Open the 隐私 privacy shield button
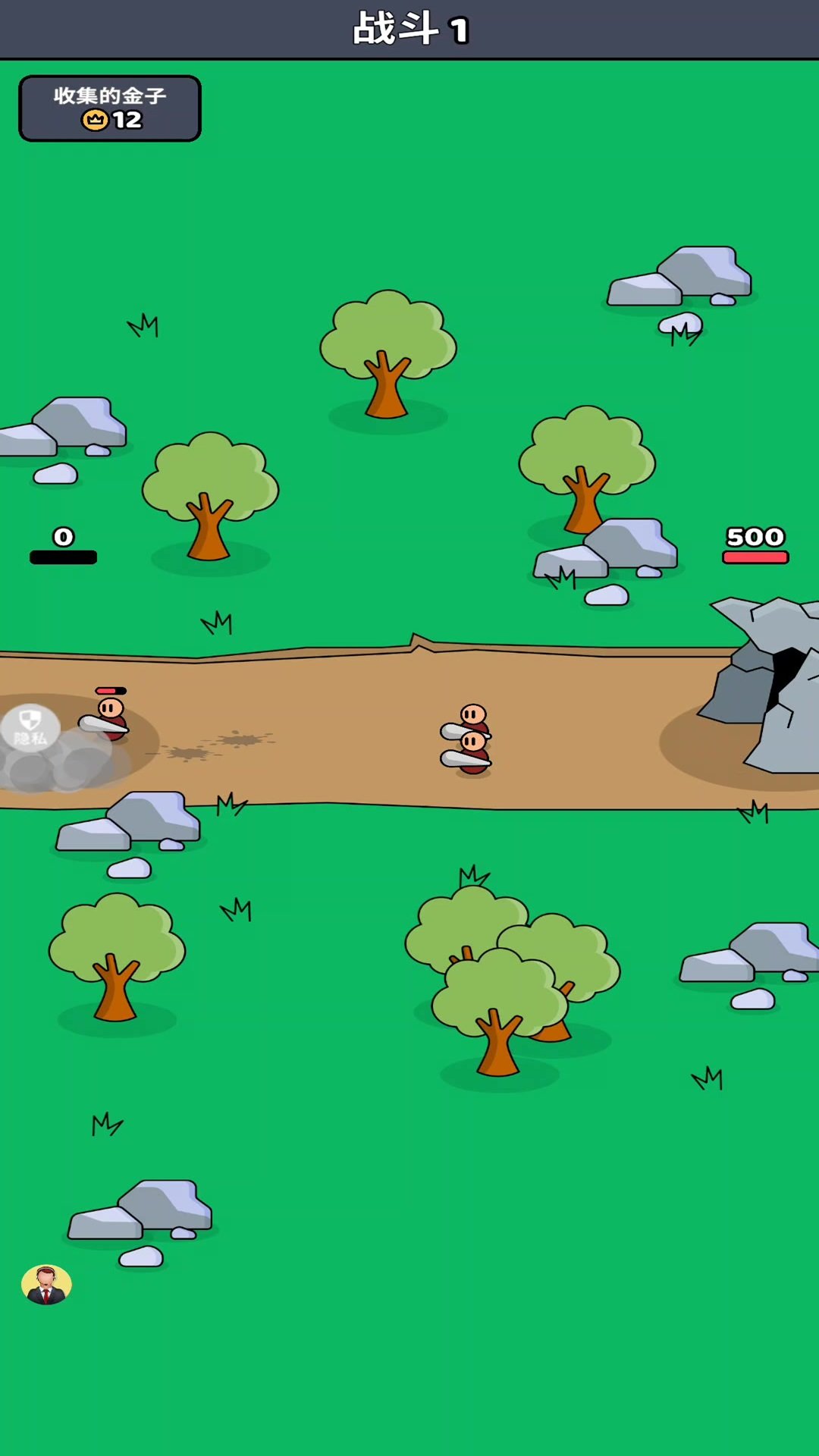Screen dimensions: 819x1456 [x=30, y=726]
